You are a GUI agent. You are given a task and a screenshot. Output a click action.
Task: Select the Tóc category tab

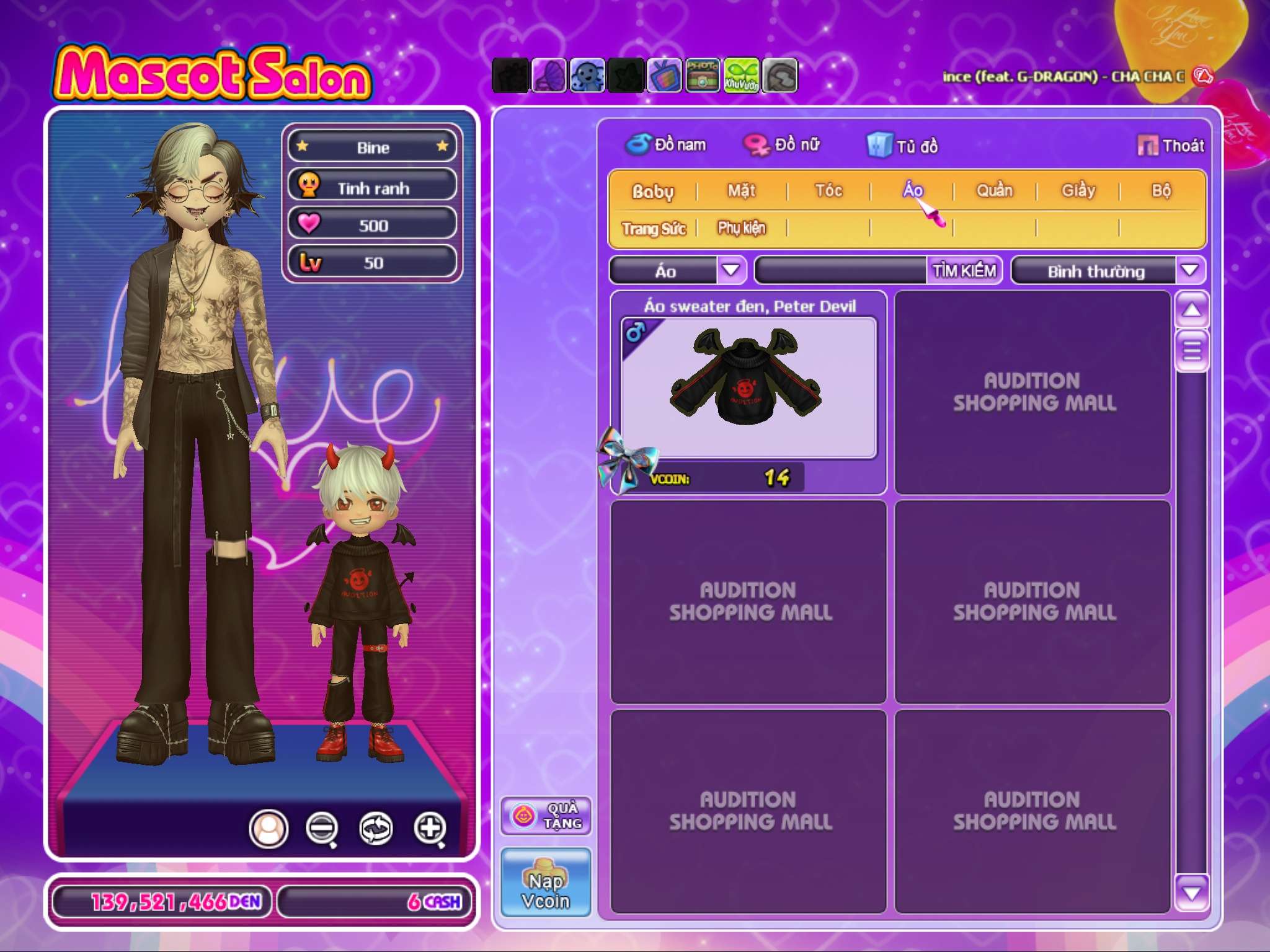(x=828, y=190)
